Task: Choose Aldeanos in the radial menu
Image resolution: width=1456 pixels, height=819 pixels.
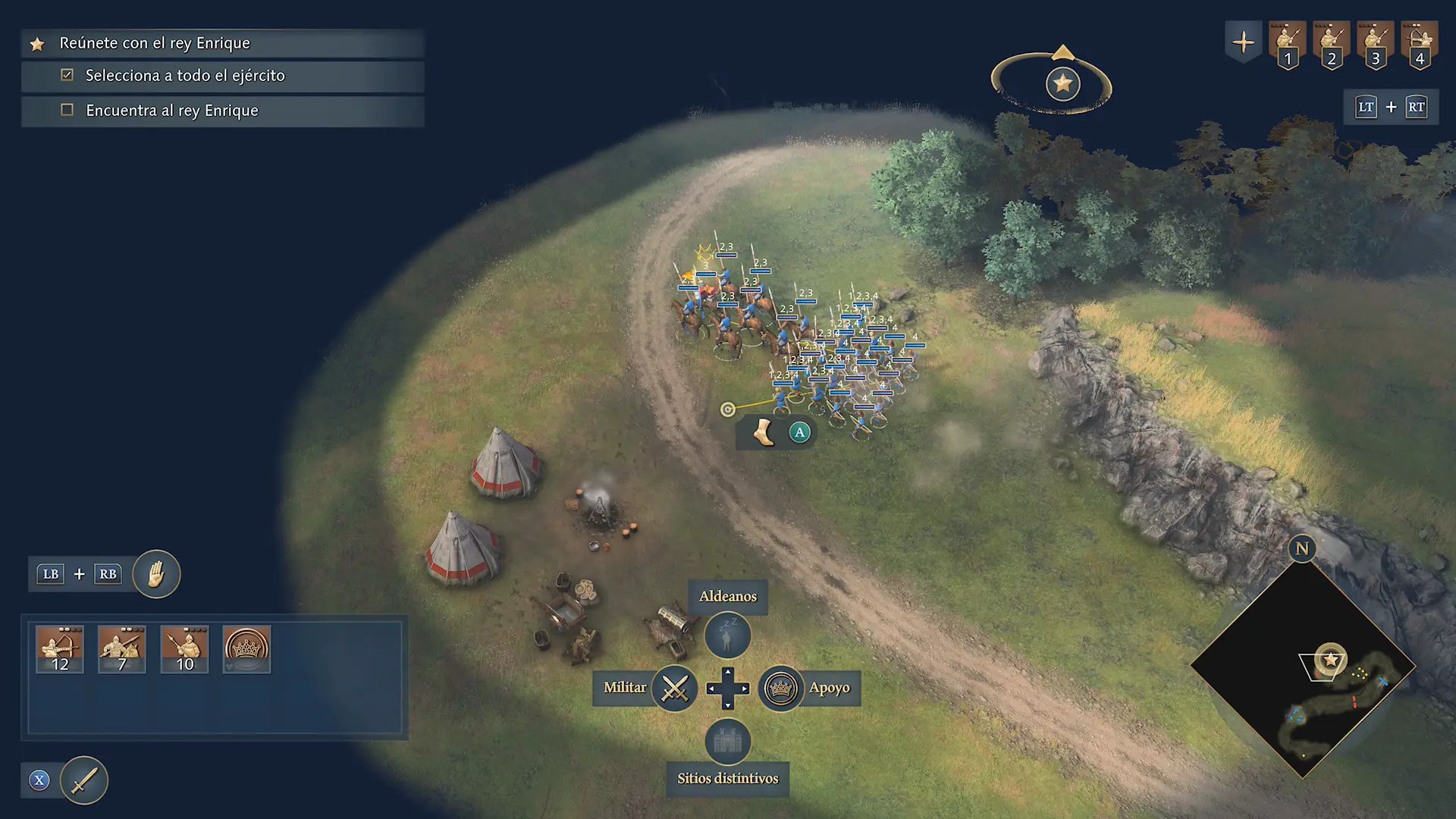Action: (727, 635)
